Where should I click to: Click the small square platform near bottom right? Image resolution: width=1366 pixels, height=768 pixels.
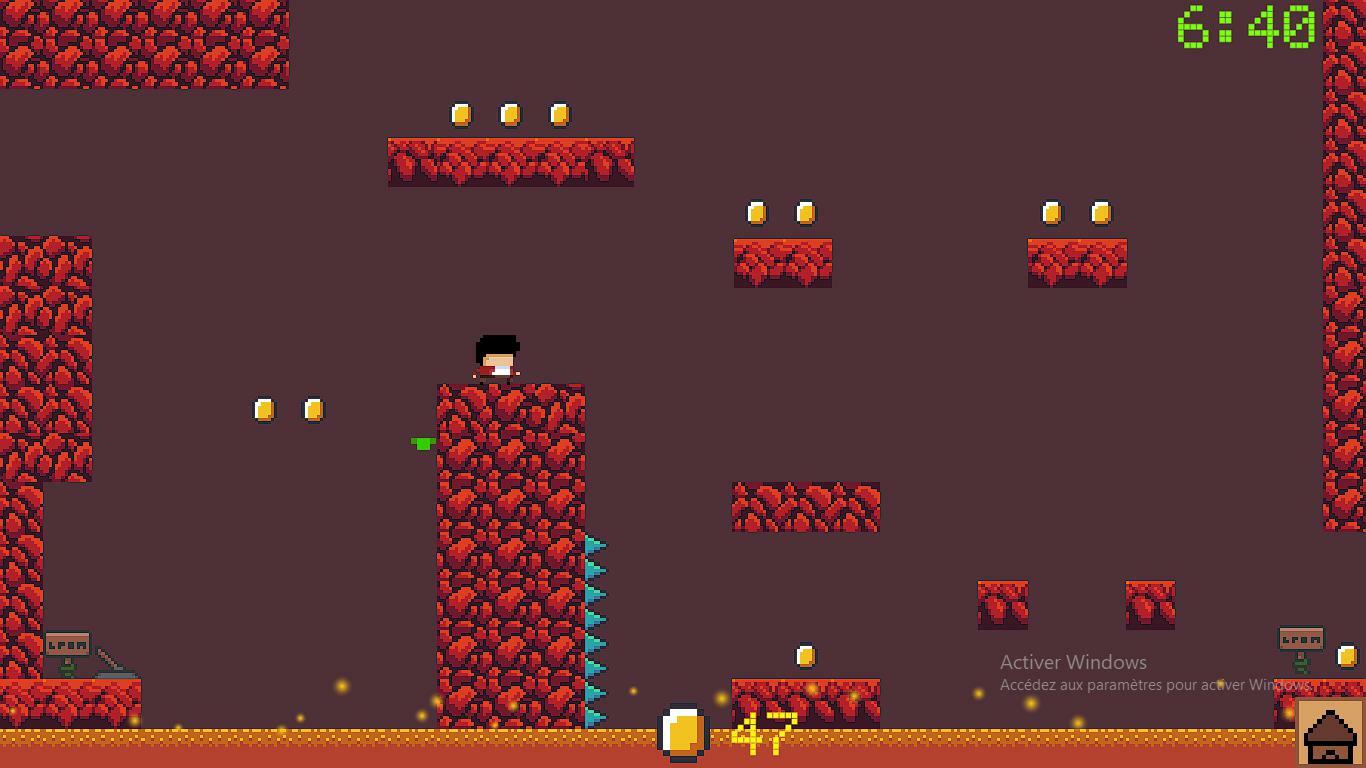tap(1148, 602)
